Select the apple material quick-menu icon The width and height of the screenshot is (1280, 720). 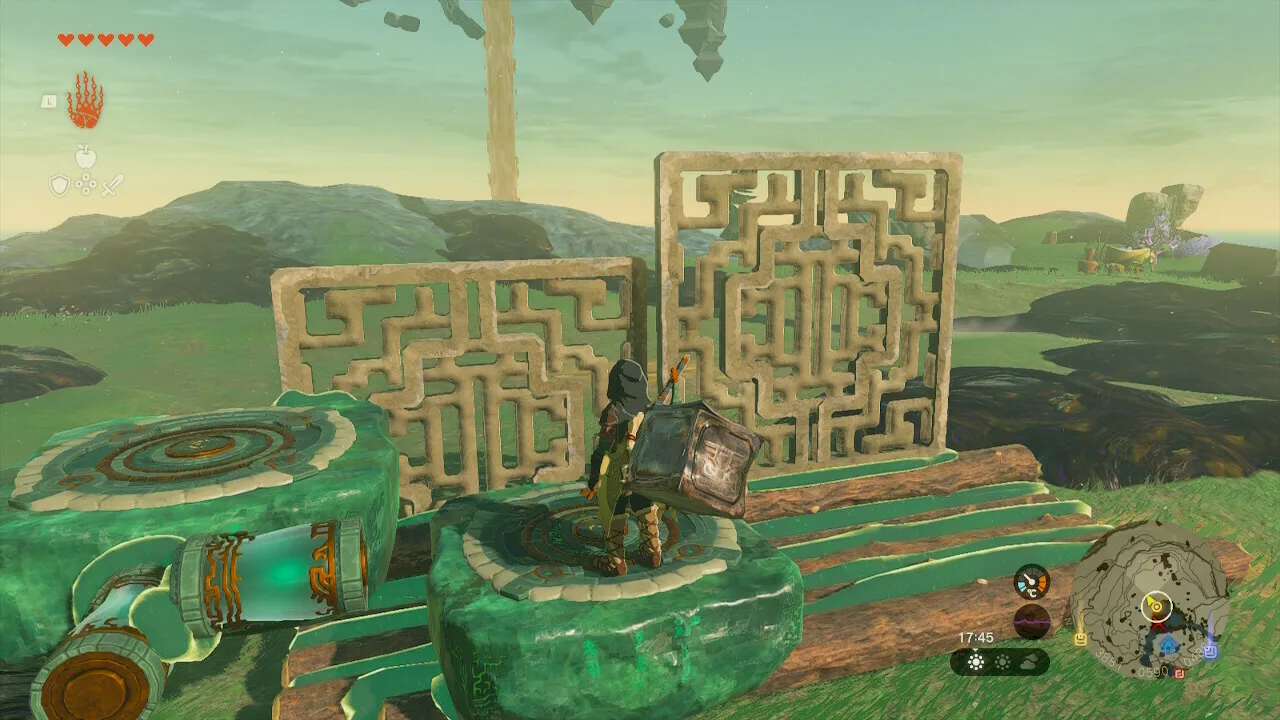pyautogui.click(x=86, y=157)
